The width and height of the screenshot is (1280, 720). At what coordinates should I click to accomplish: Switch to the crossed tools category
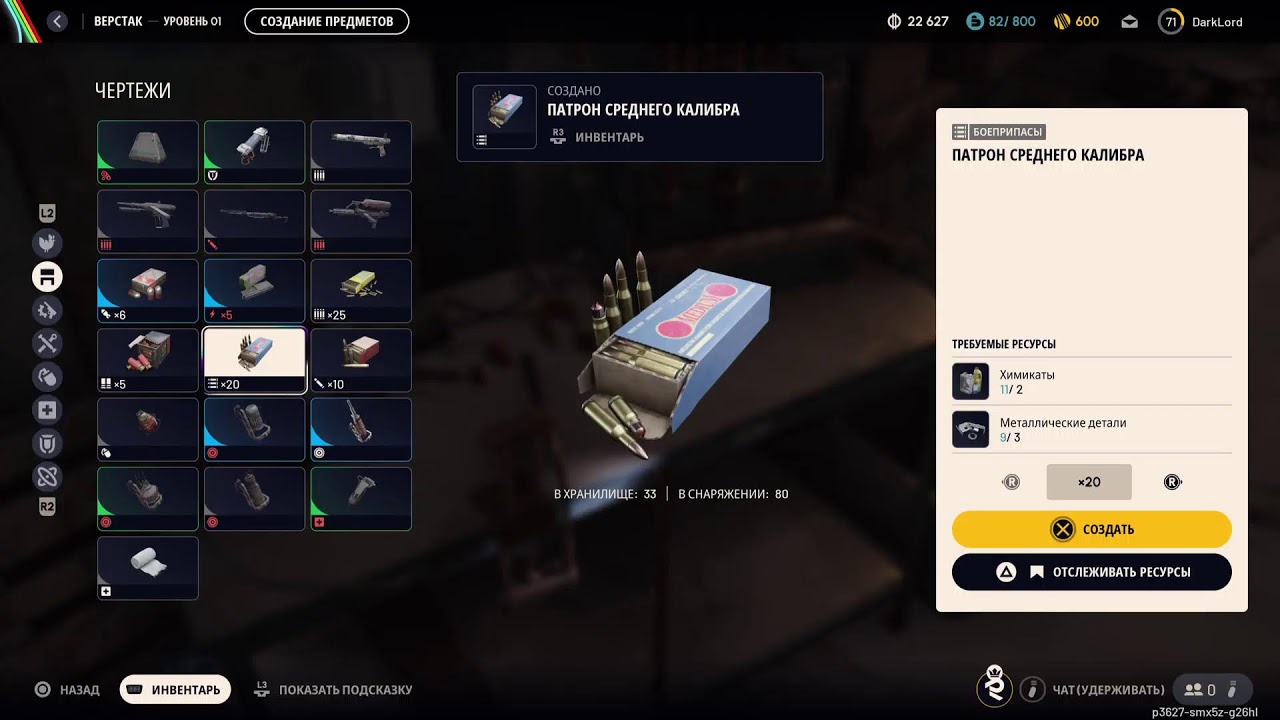[47, 344]
